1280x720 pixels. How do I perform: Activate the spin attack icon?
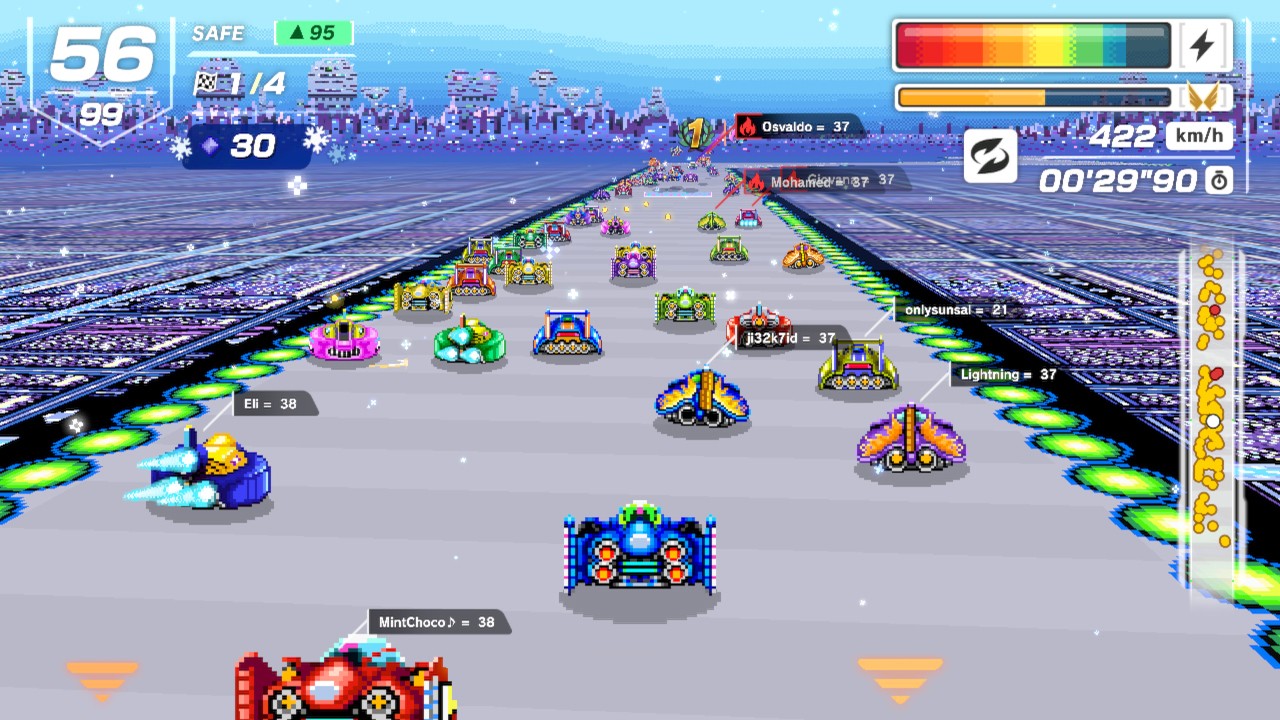(x=990, y=156)
